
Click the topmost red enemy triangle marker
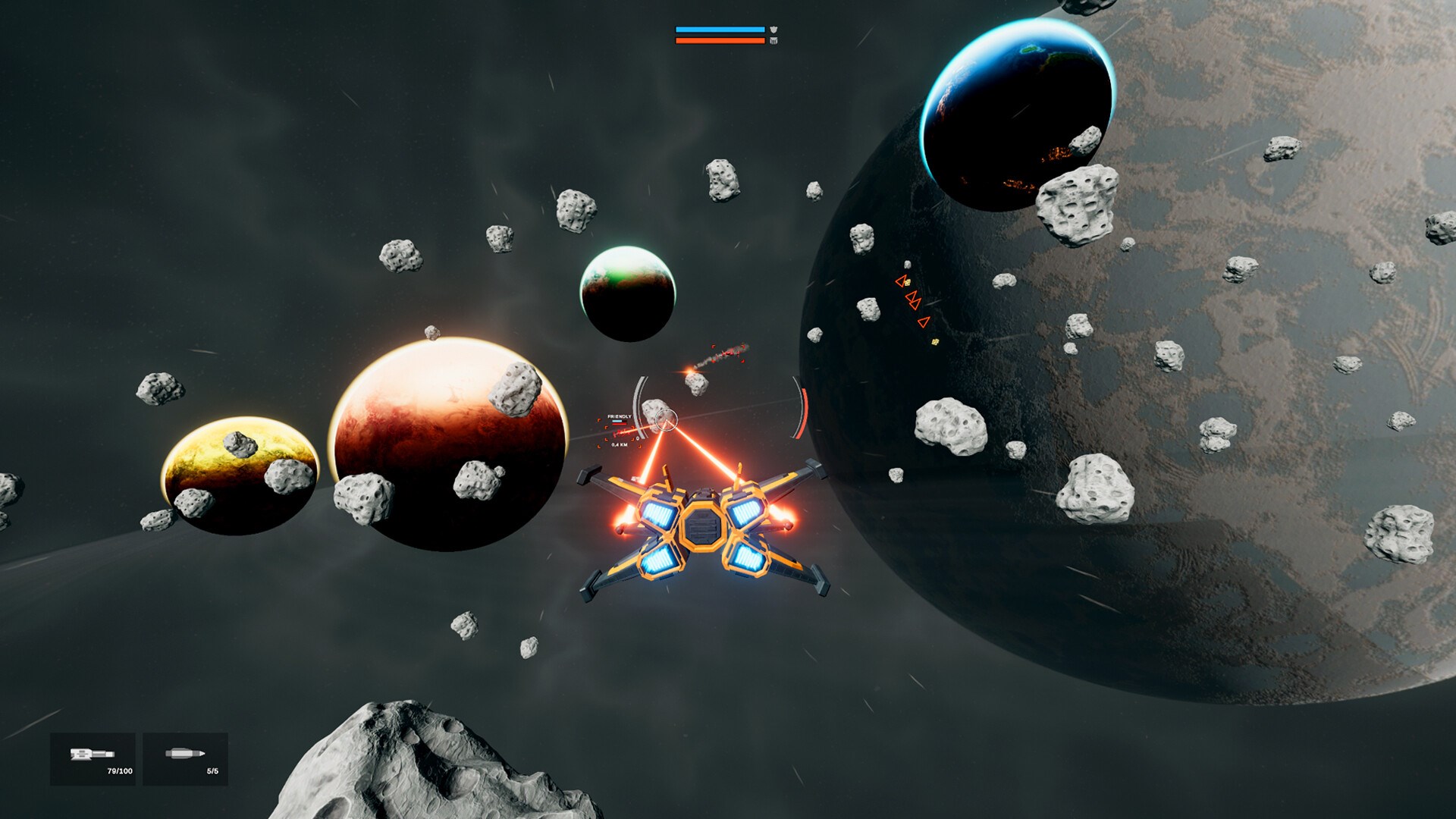click(x=901, y=280)
